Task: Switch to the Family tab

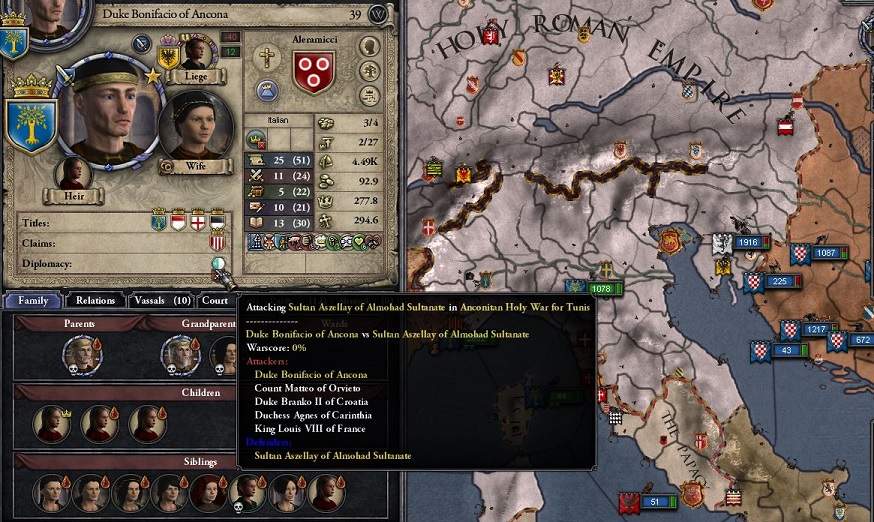Action: click(x=32, y=300)
